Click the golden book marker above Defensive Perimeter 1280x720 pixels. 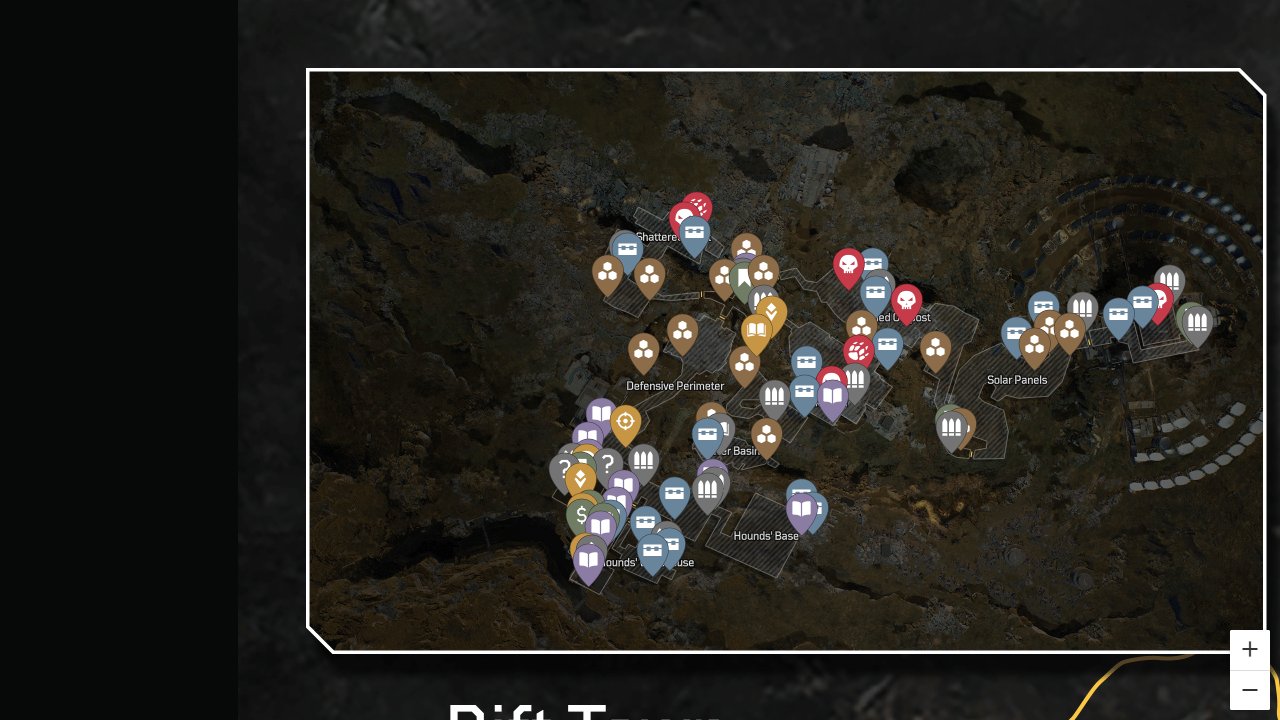pyautogui.click(x=757, y=329)
